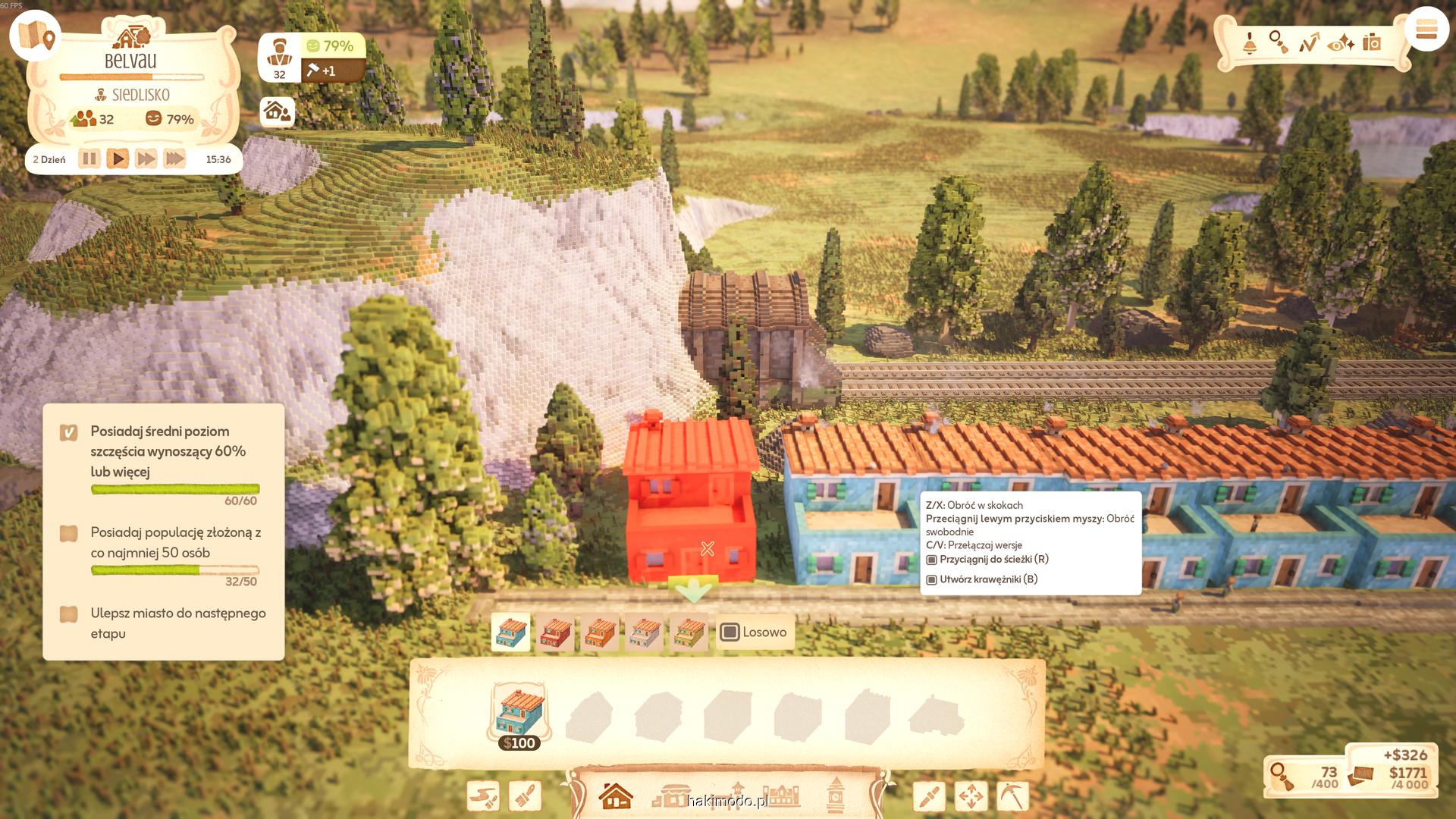Open the house with resident panel icon
This screenshot has height=819, width=1456.
coord(277,112)
